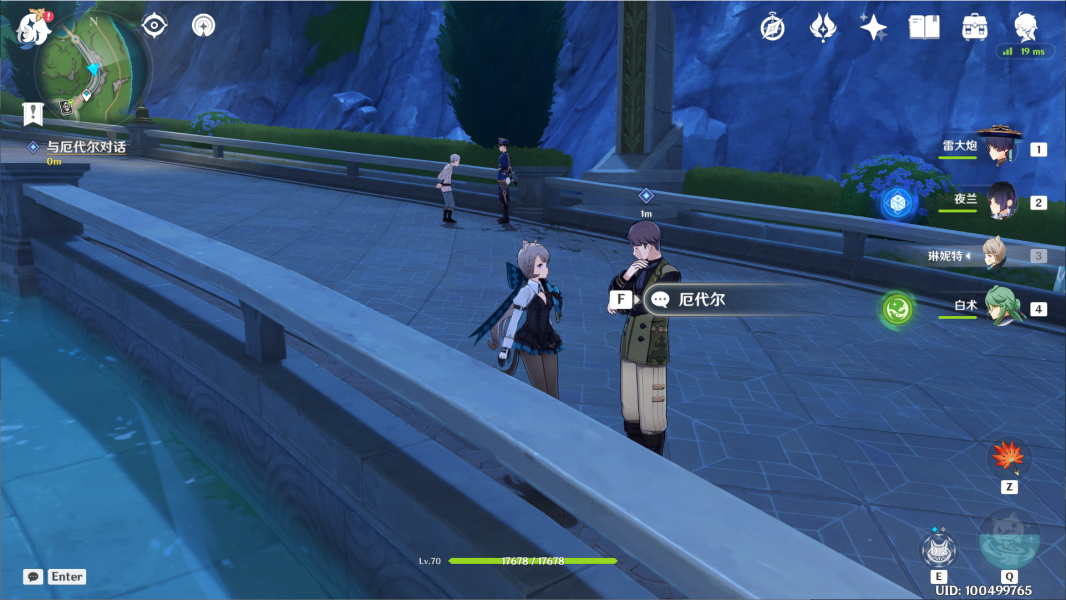Open the backpack inventory

click(975, 27)
